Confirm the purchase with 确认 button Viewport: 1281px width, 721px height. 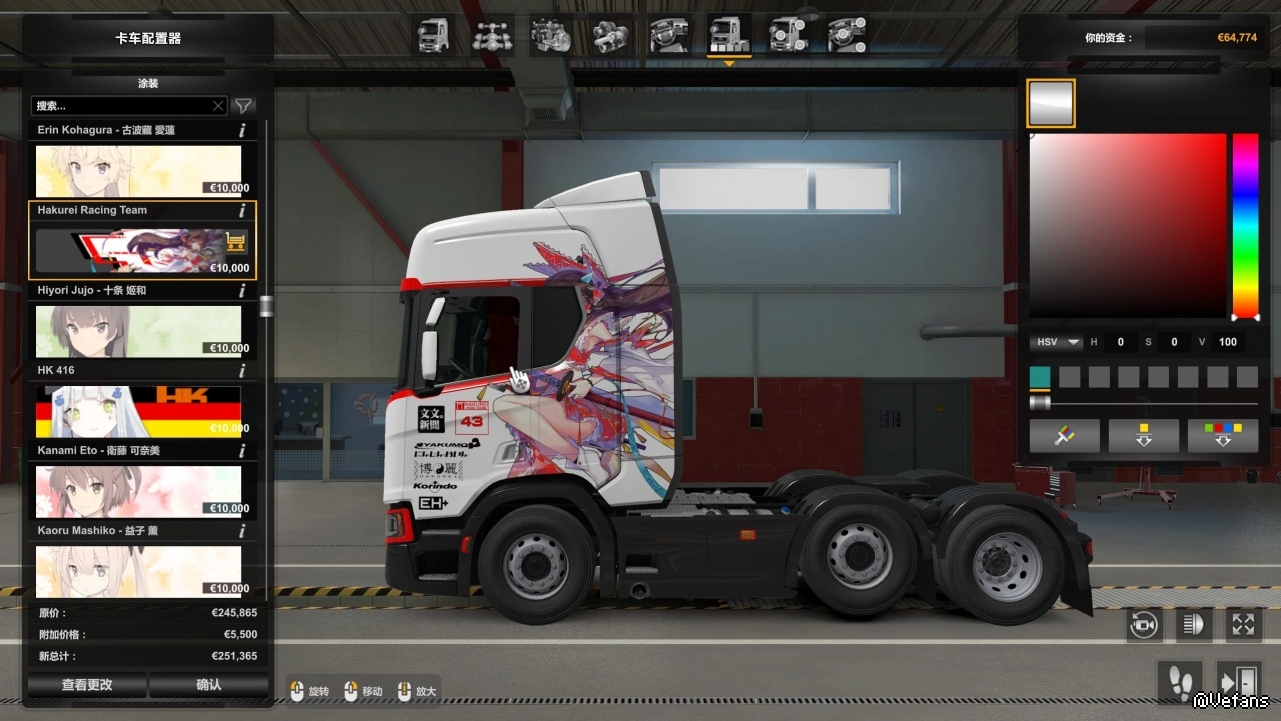pos(209,685)
